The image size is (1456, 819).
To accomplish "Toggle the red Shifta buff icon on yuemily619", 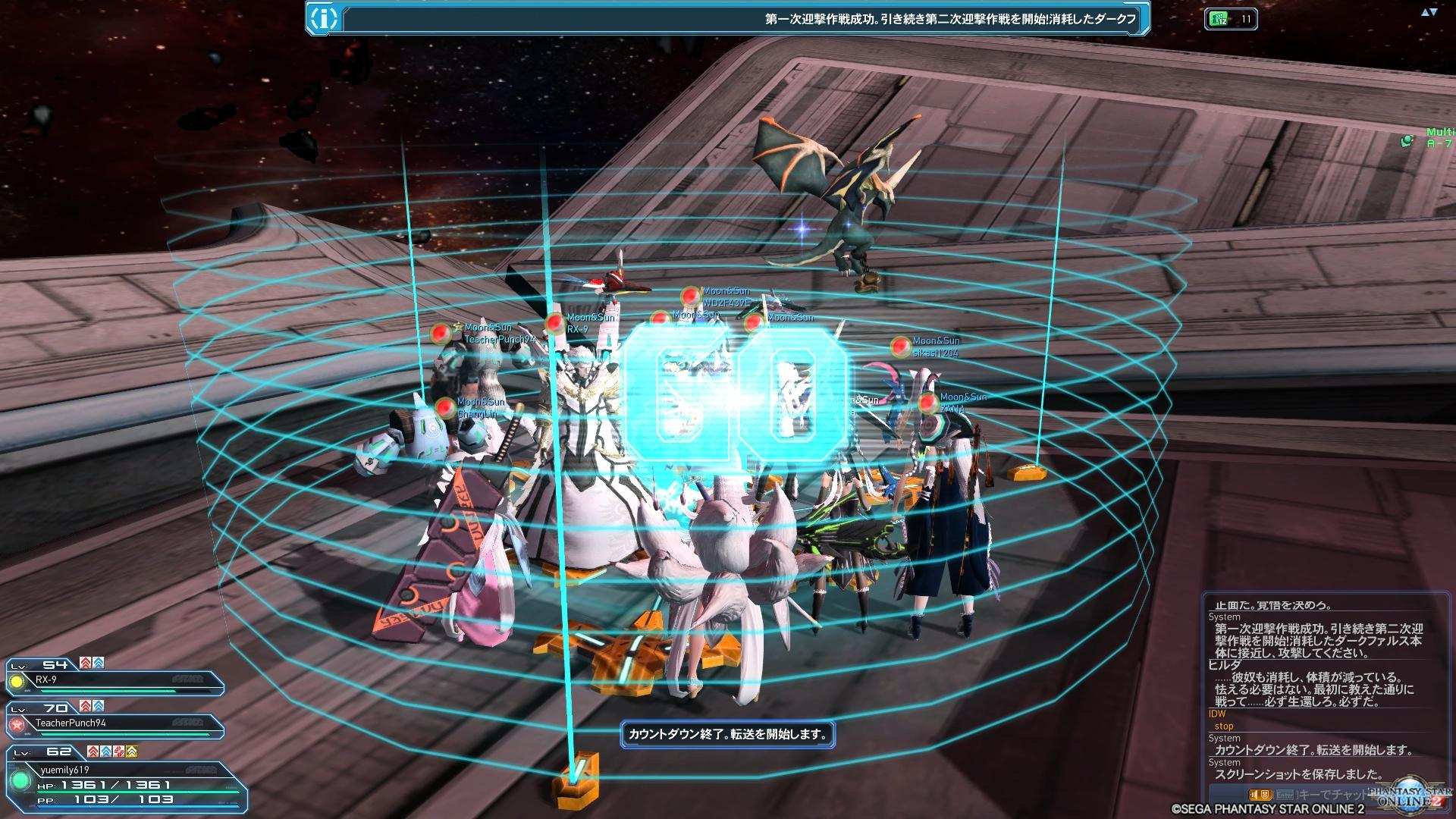I will pyautogui.click(x=92, y=752).
